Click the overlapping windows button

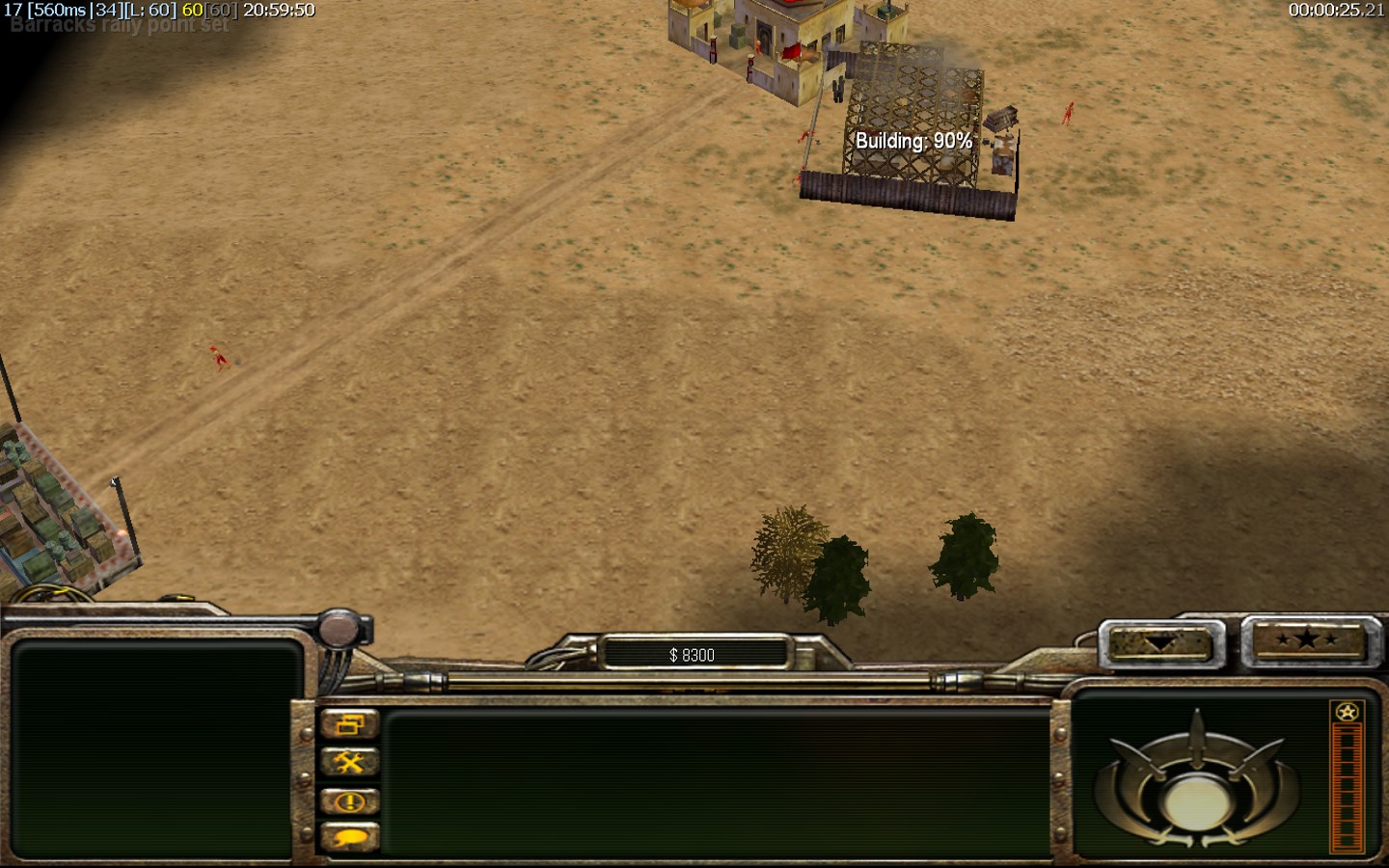click(x=349, y=724)
